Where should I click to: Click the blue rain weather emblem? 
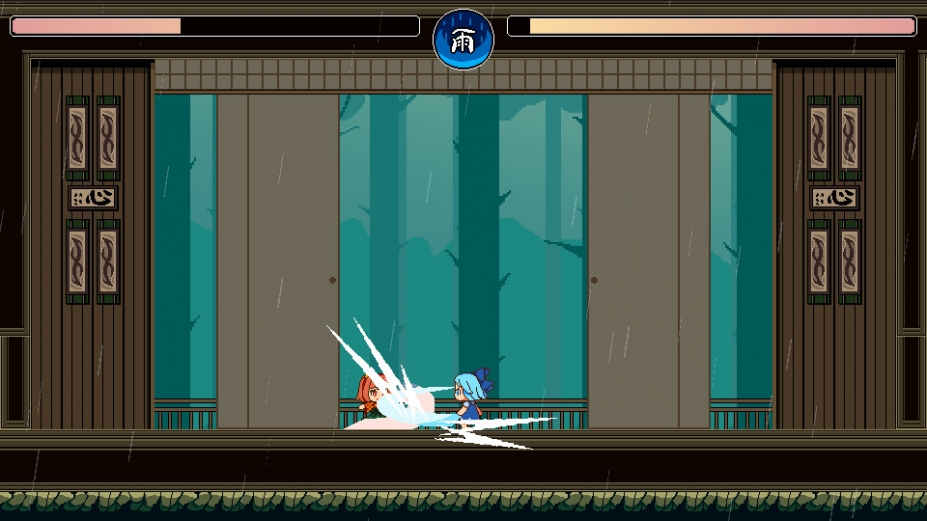463,39
